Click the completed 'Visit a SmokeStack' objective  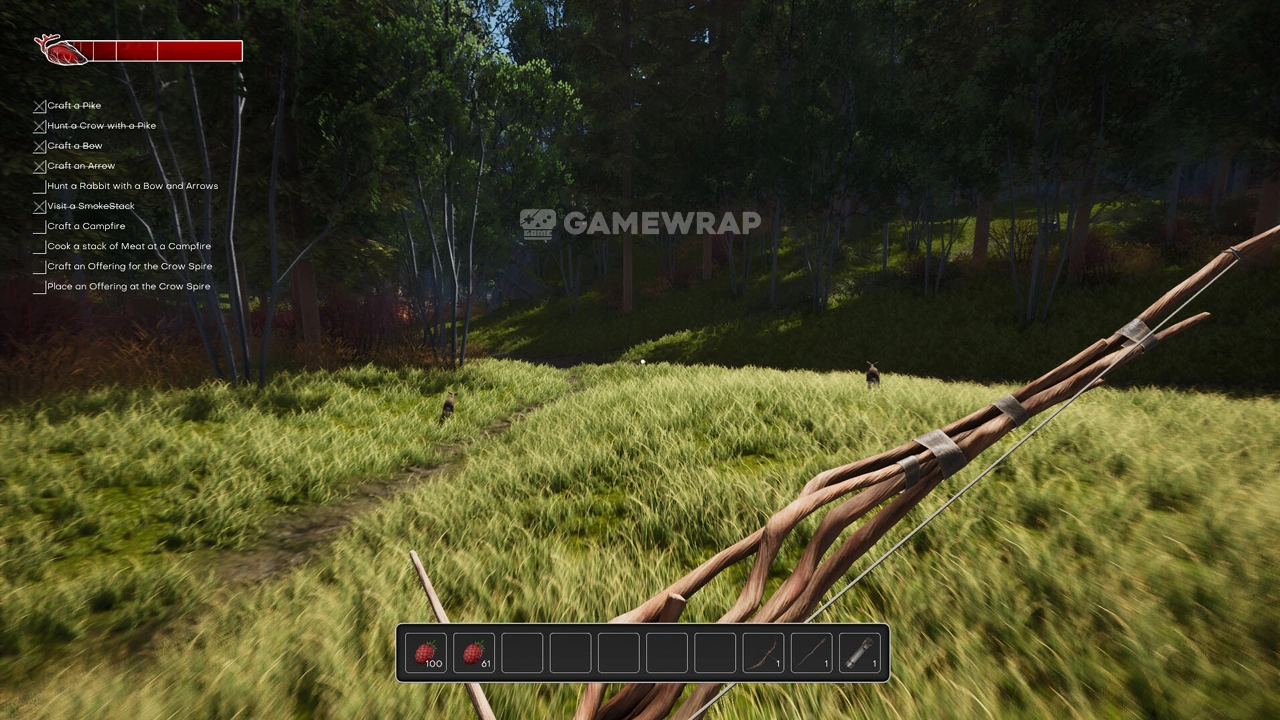90,206
